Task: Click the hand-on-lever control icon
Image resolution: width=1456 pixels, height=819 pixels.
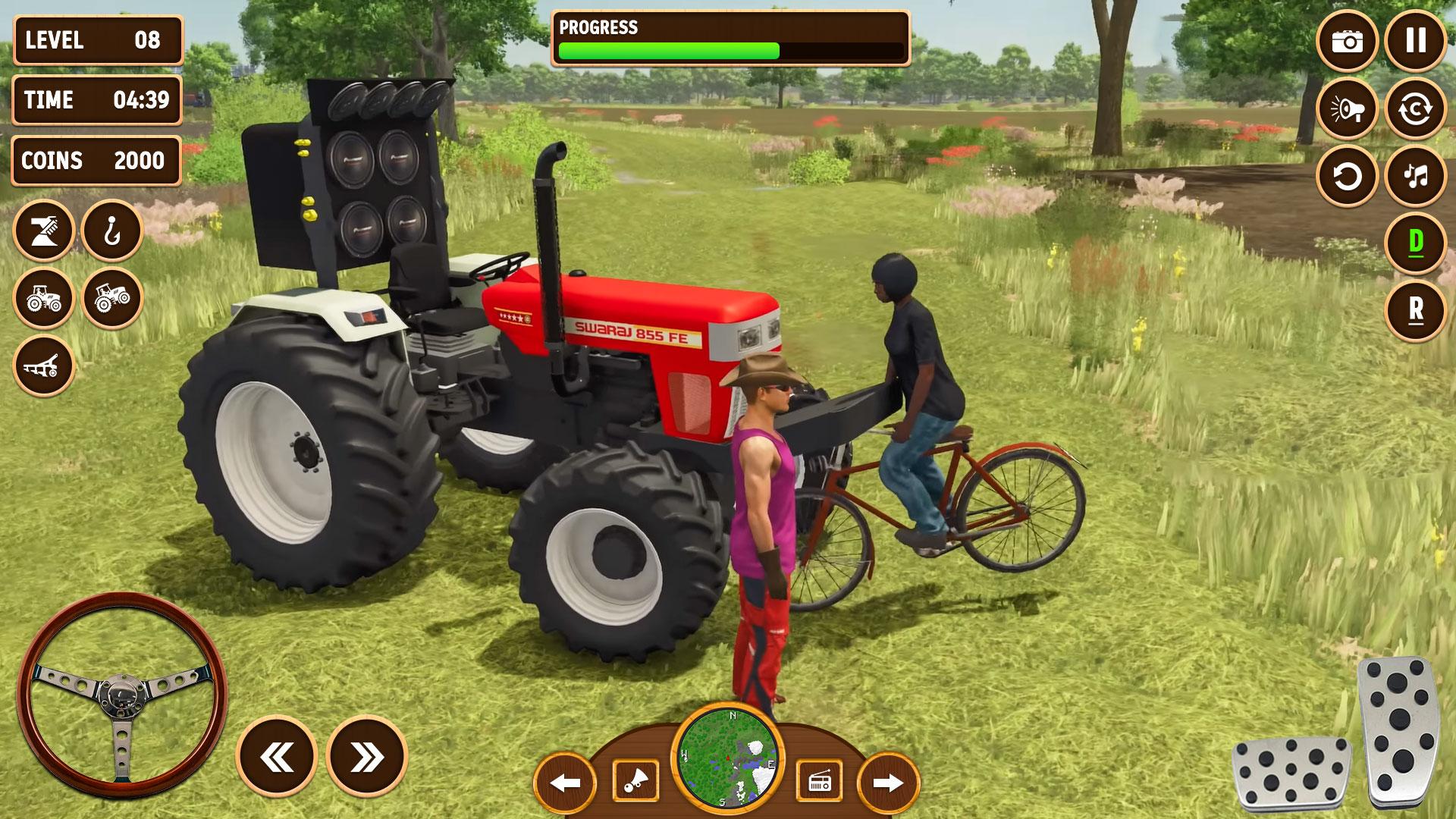Action: (44, 231)
